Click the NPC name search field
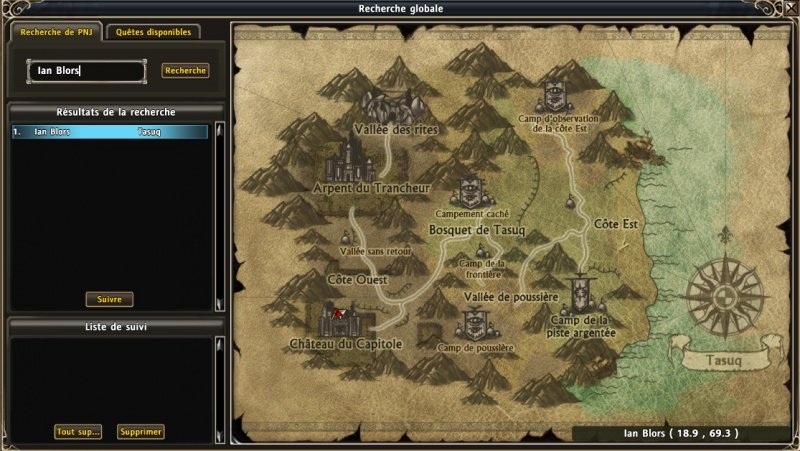The width and height of the screenshot is (800, 451). tap(86, 71)
